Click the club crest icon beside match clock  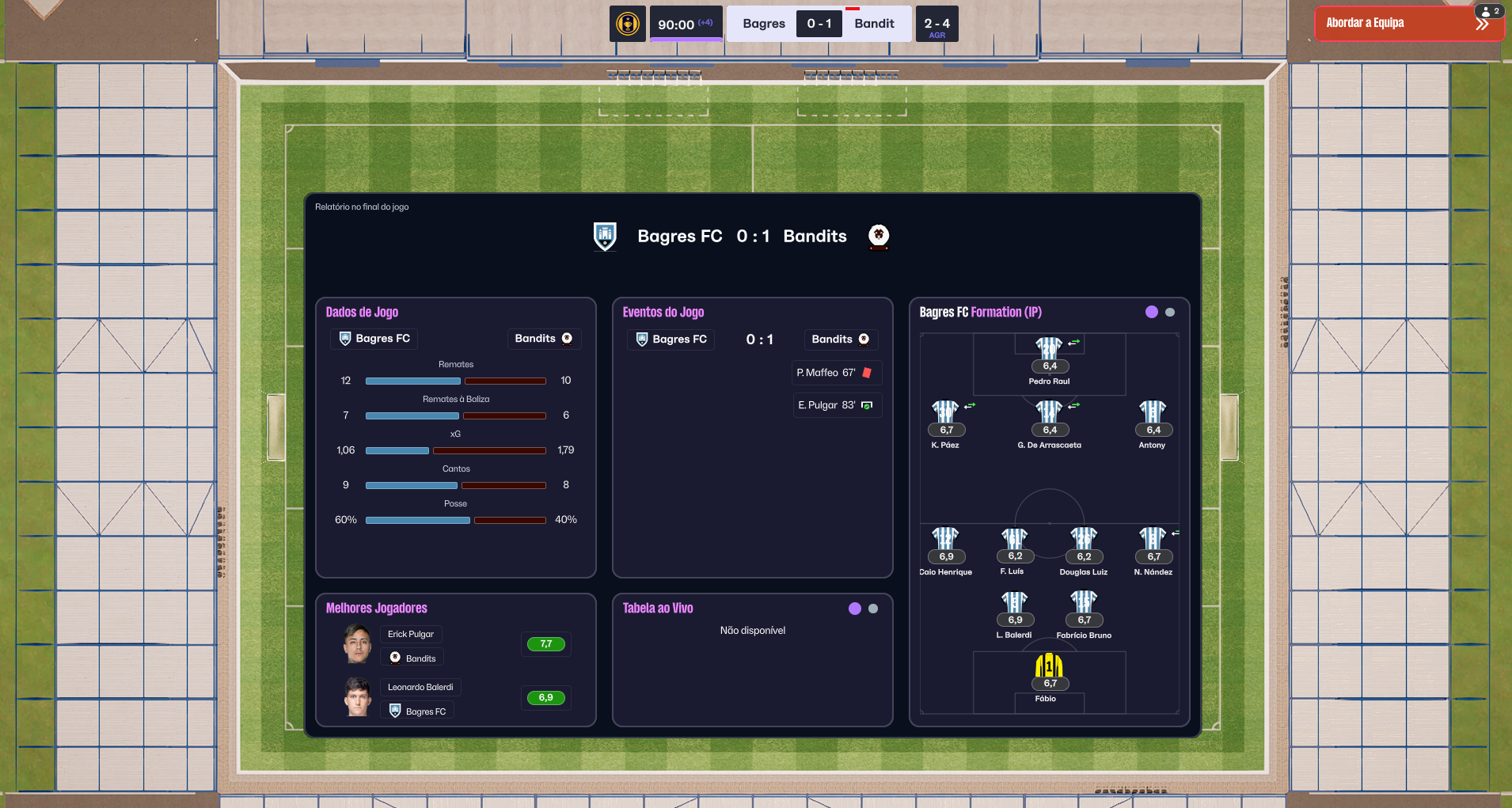click(x=628, y=24)
